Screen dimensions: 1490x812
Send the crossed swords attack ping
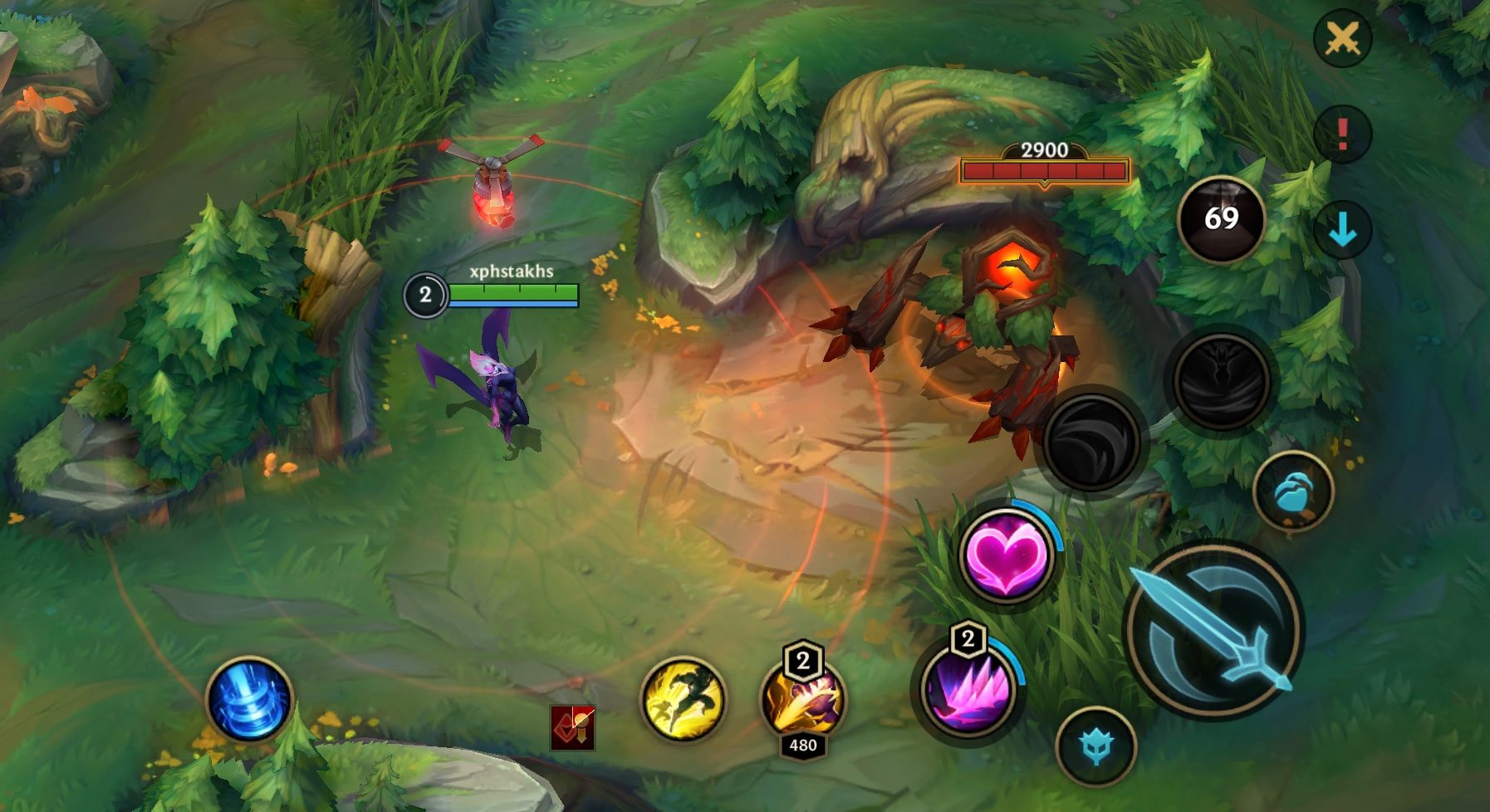pos(1342,38)
